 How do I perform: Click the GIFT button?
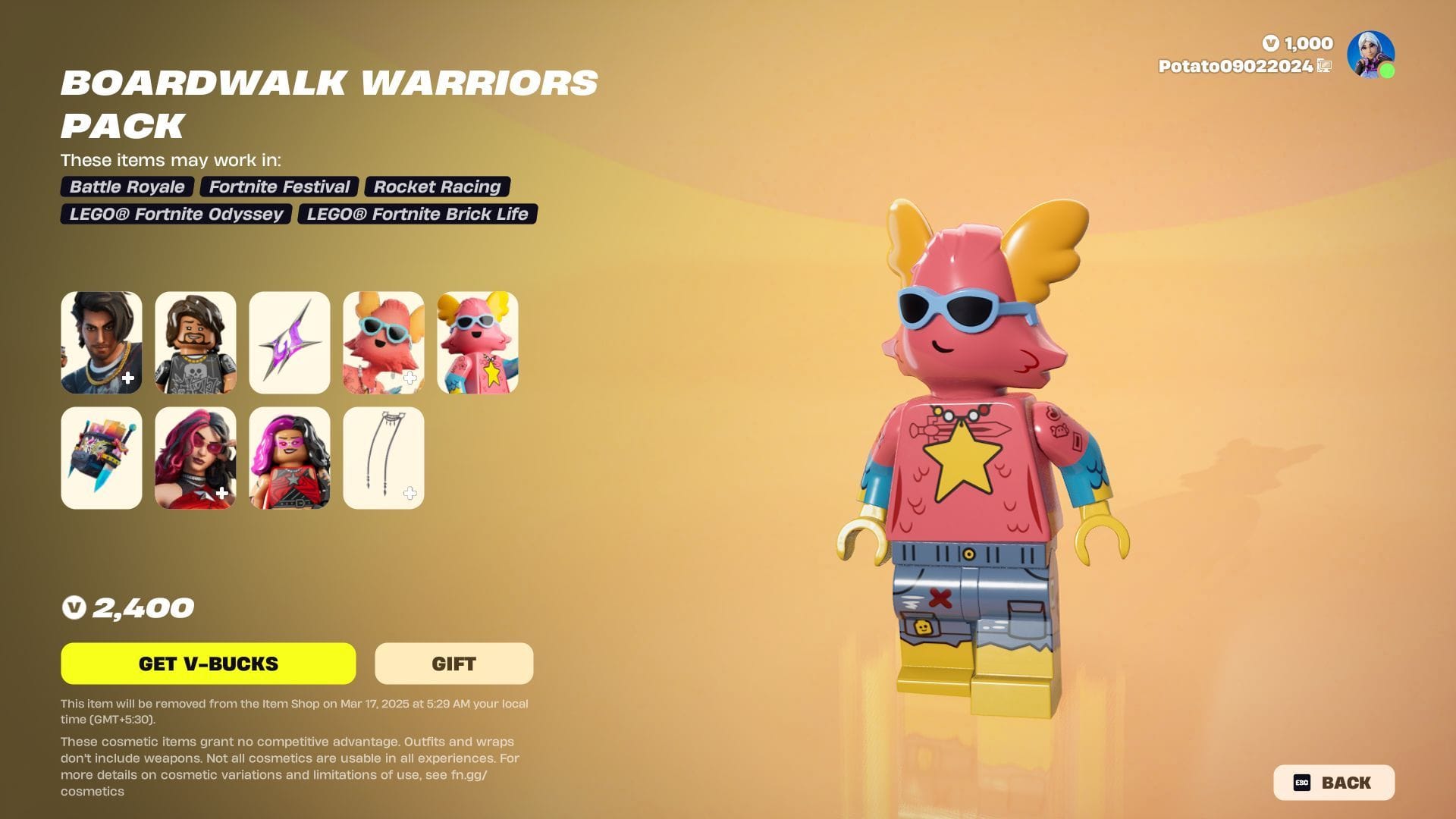click(x=453, y=663)
